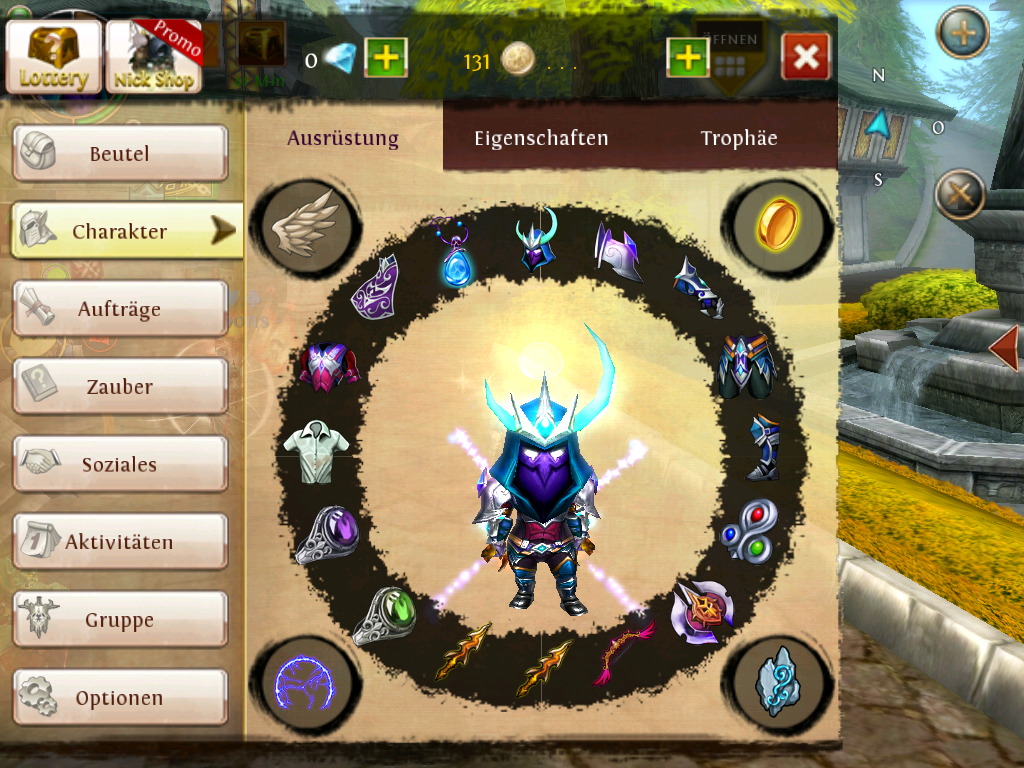
Task: Open the Zauber menu
Action: 120,387
